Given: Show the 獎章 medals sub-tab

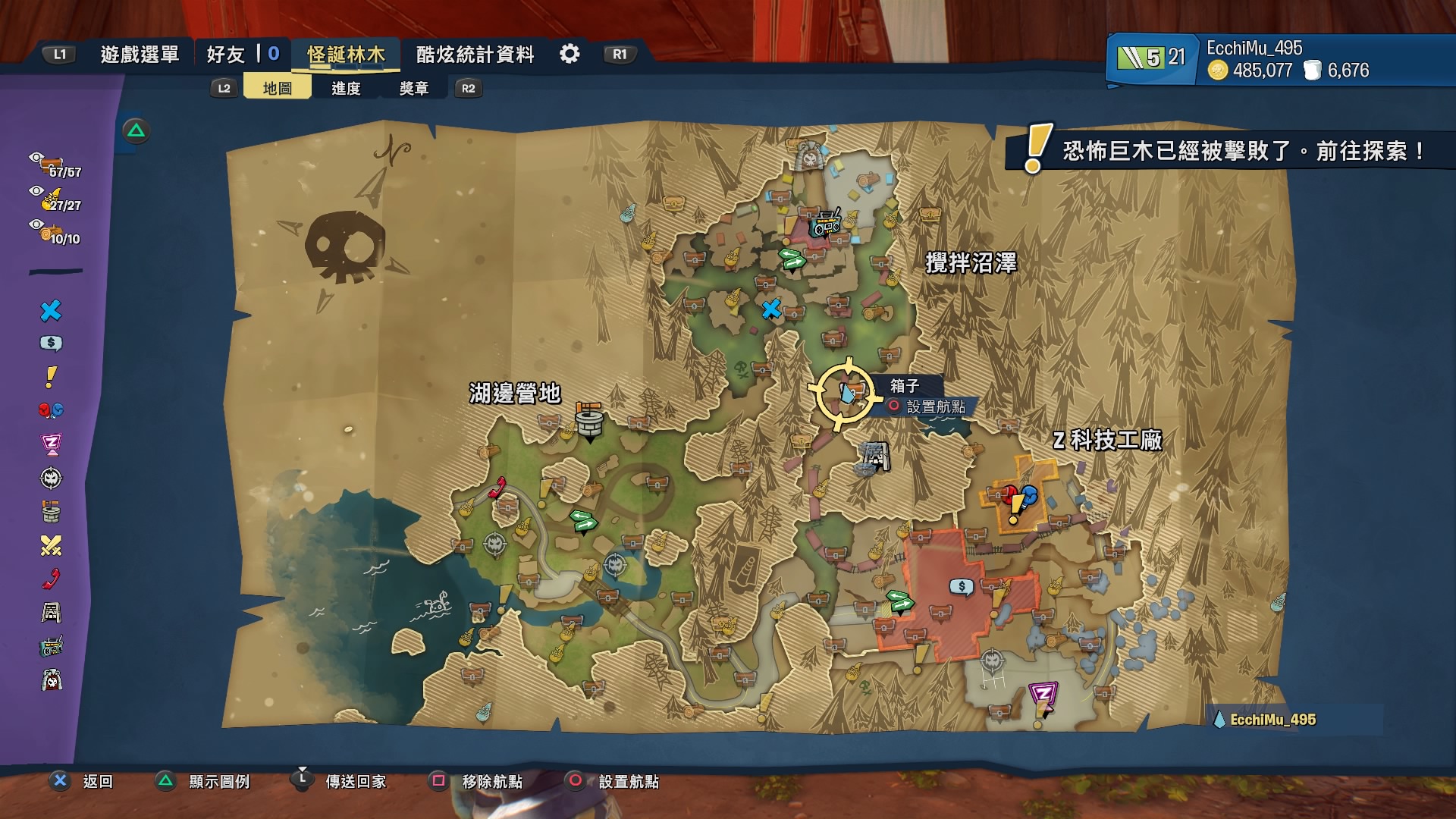Looking at the screenshot, I should pyautogui.click(x=414, y=88).
